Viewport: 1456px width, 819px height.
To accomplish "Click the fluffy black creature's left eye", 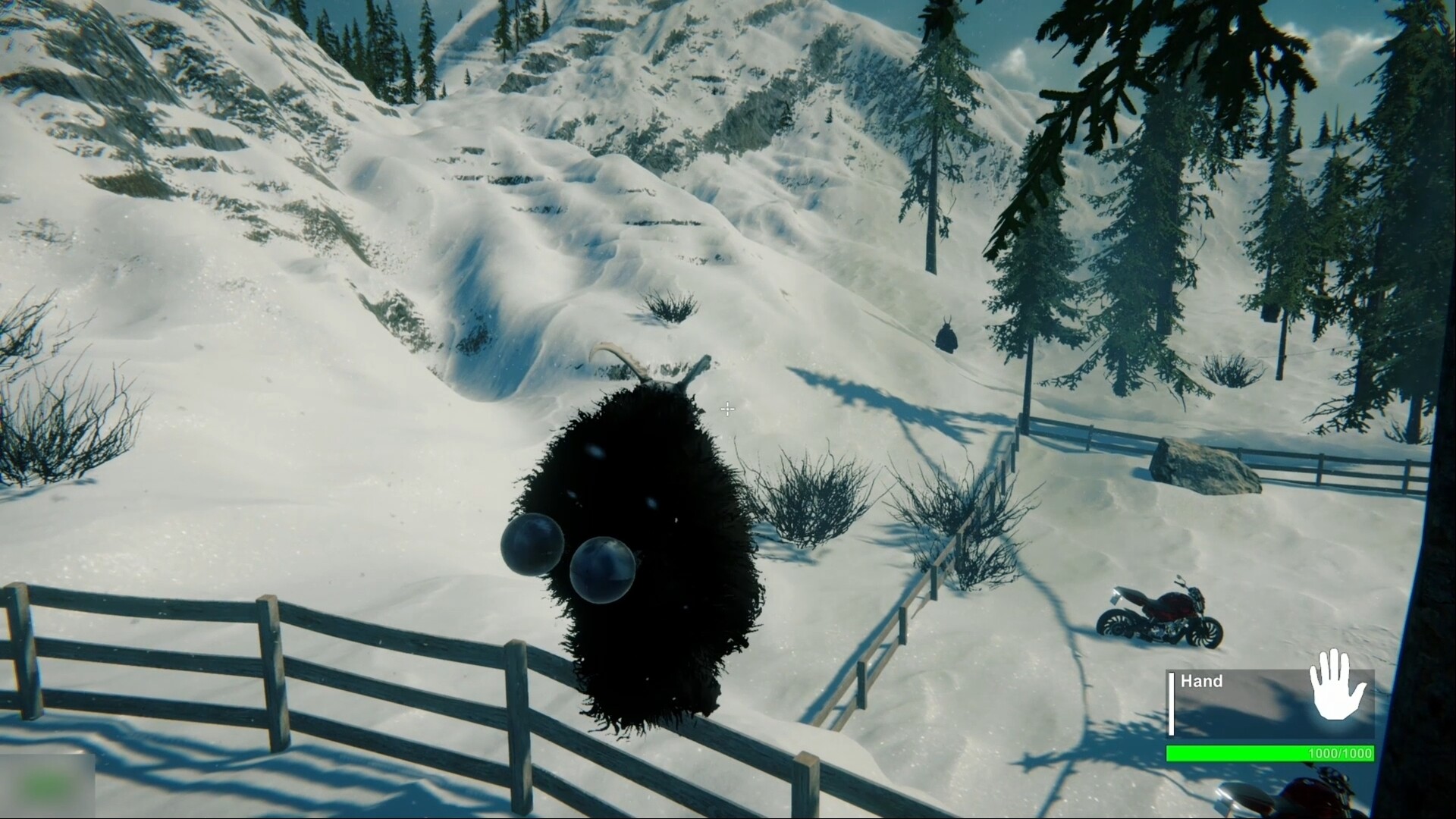I will point(532,543).
